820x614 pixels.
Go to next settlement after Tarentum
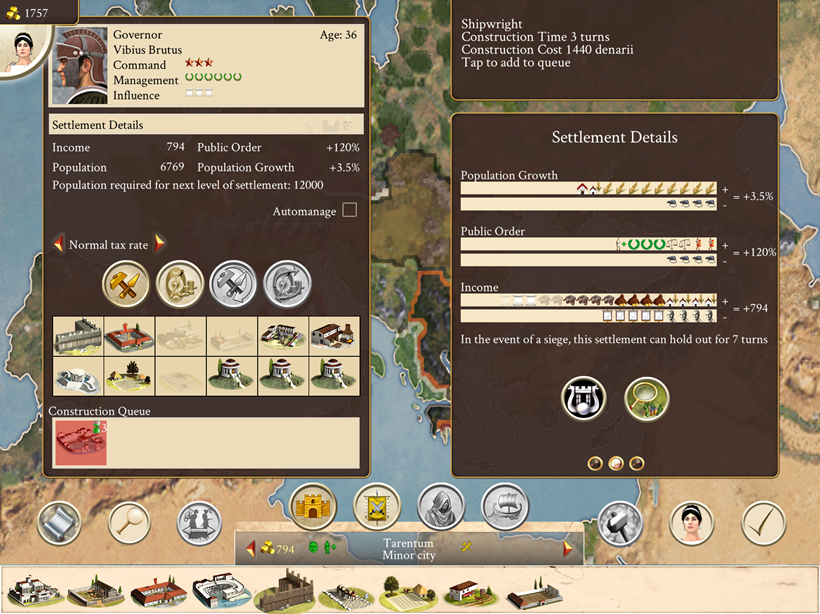[x=568, y=548]
